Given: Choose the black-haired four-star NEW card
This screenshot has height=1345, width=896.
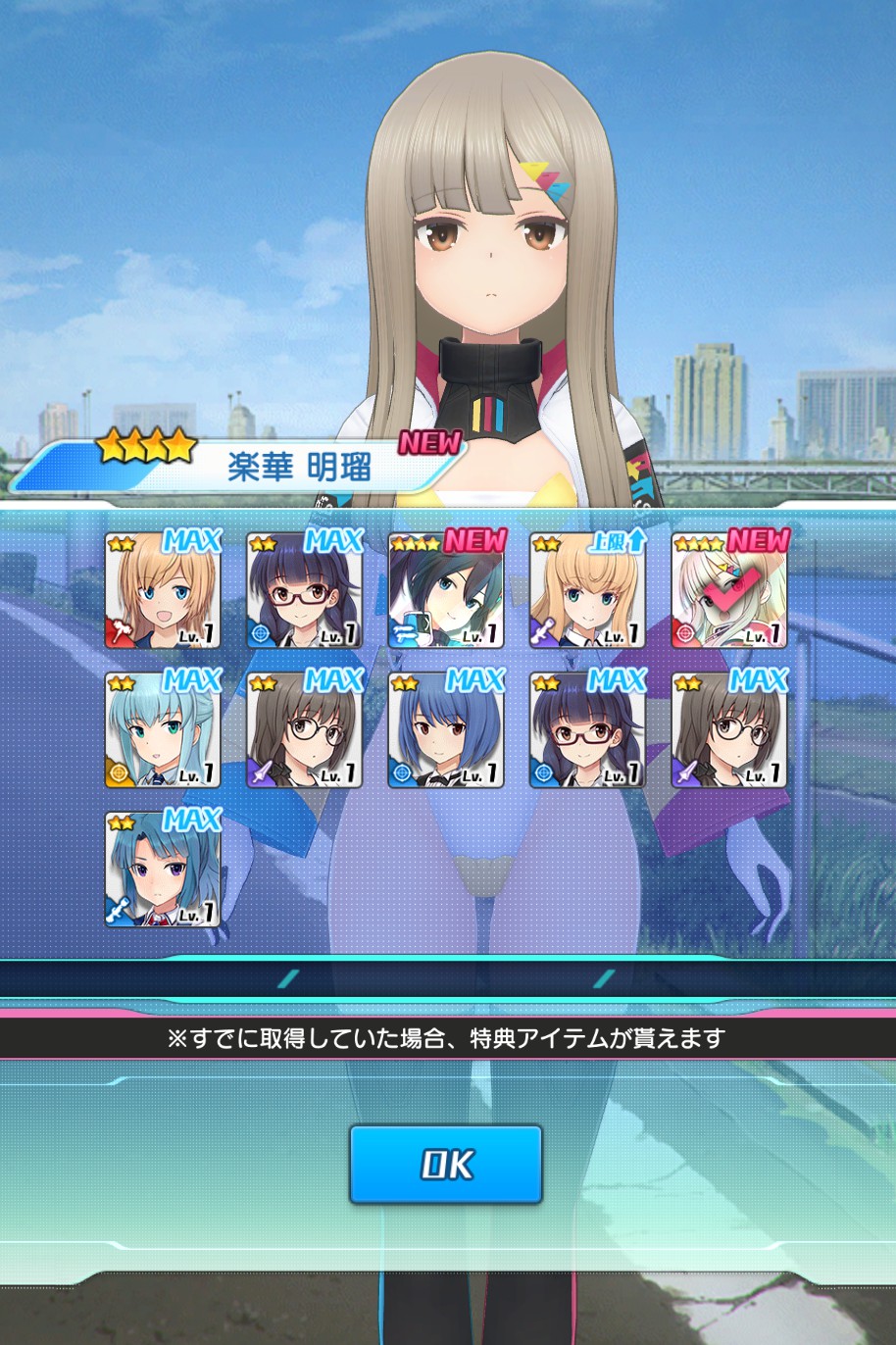Looking at the screenshot, I should pos(446,591).
